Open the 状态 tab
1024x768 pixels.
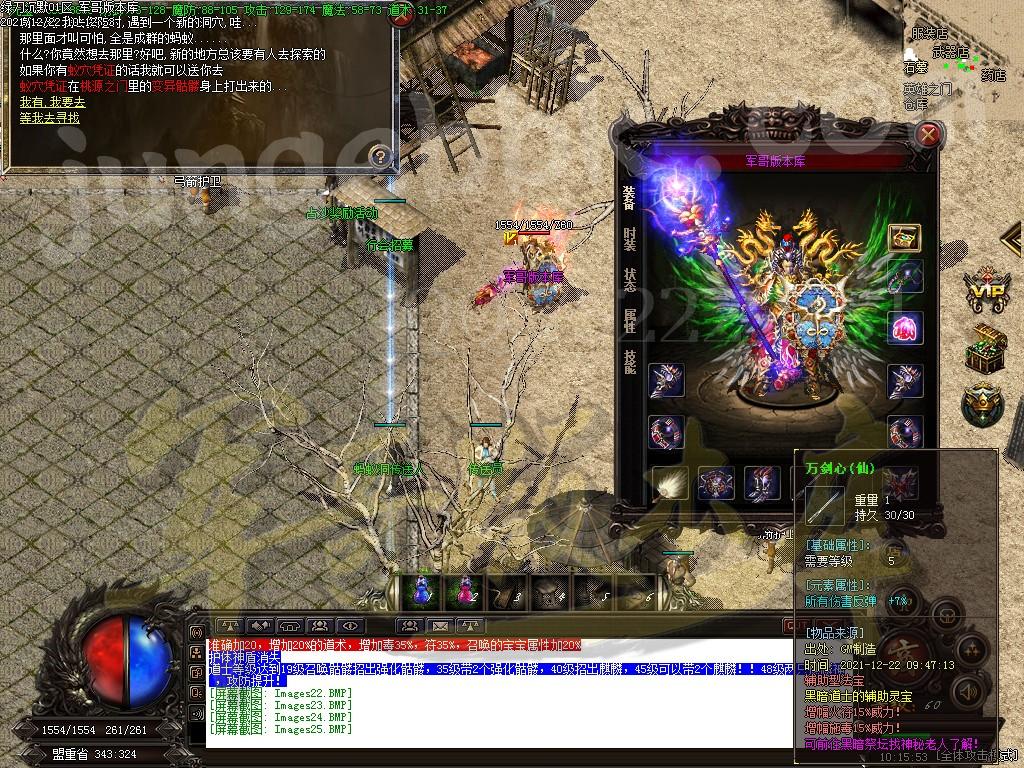coord(629,279)
